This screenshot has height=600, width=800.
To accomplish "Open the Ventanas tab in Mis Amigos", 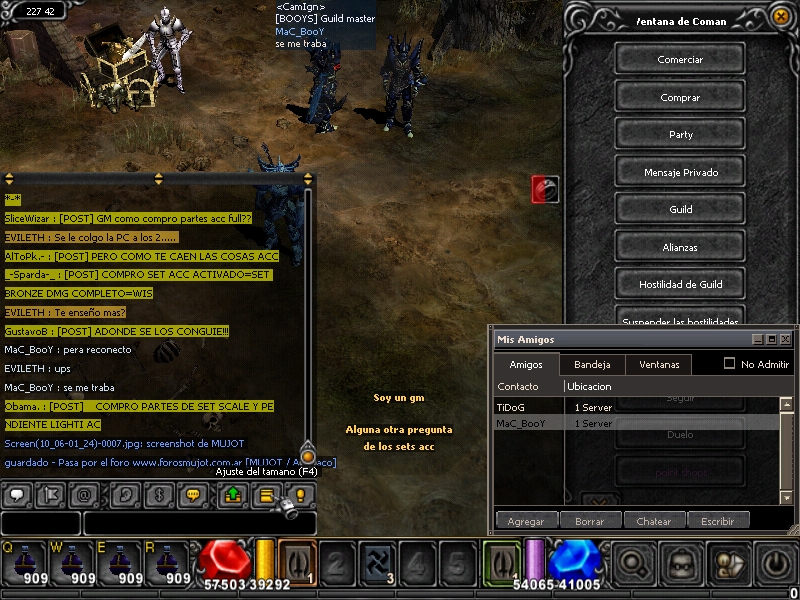I will (x=658, y=364).
